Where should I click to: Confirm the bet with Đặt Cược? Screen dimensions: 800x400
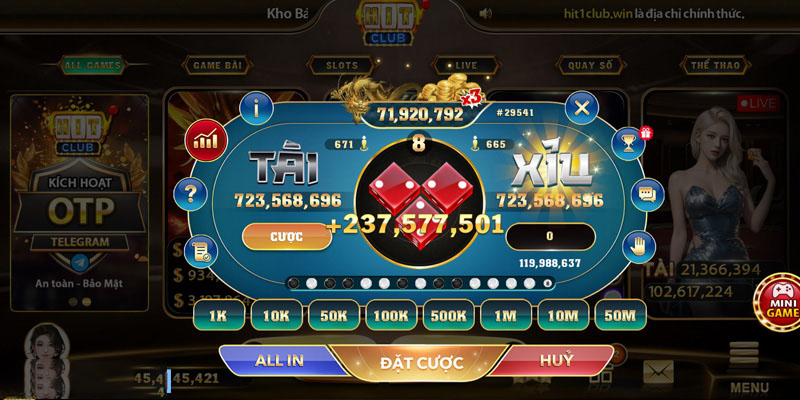(x=422, y=362)
